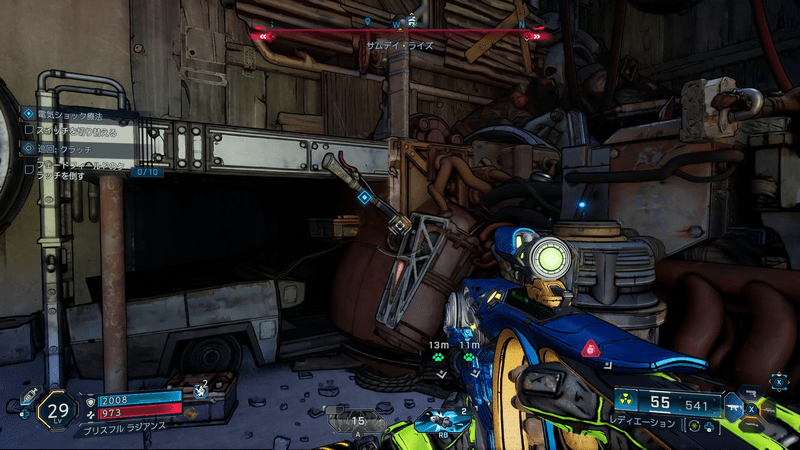Tick the スイッチを切り替える objective checkbox
The width and height of the screenshot is (800, 450).
[29, 131]
